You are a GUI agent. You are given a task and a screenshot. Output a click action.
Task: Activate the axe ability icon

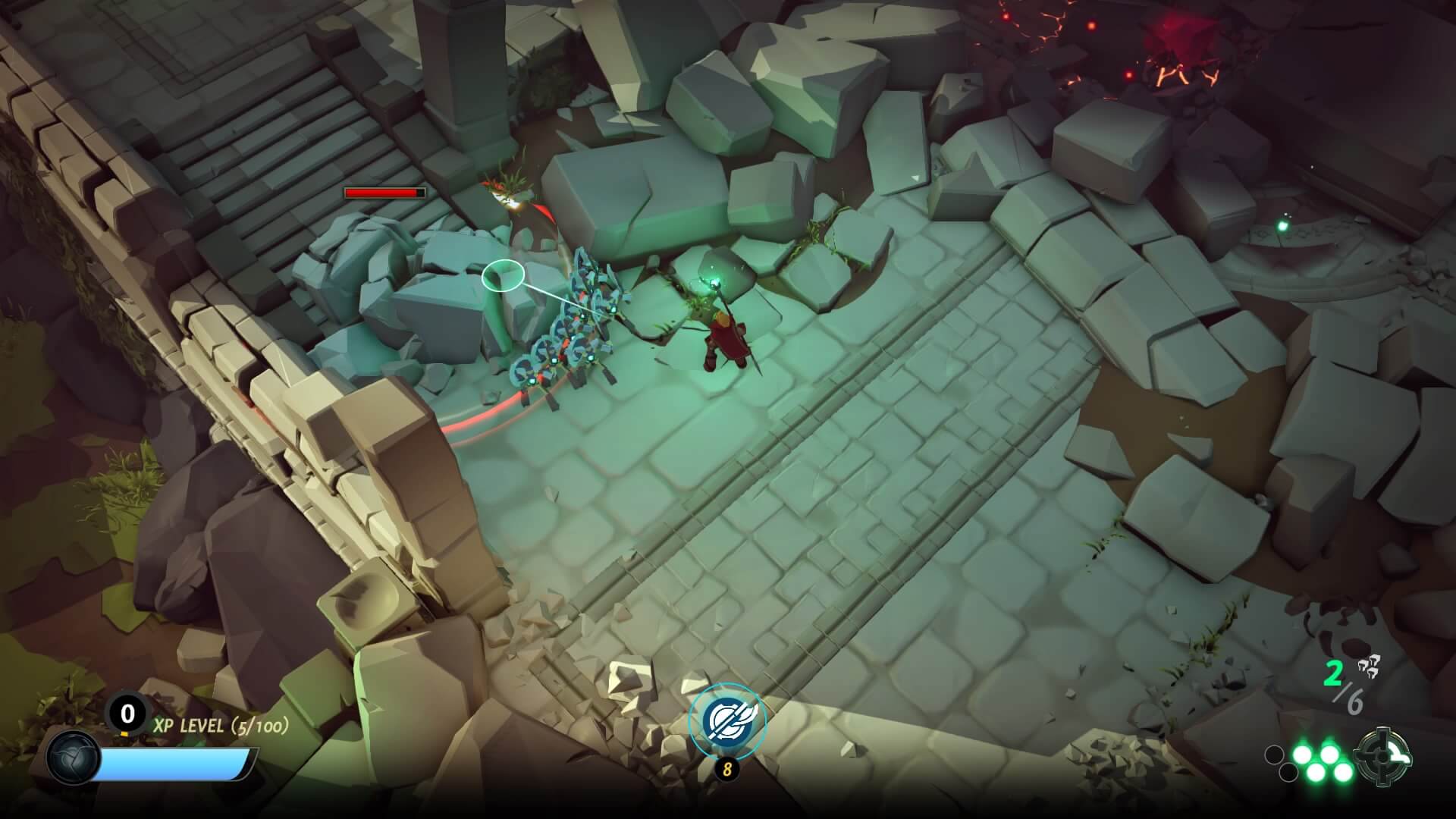tap(726, 721)
